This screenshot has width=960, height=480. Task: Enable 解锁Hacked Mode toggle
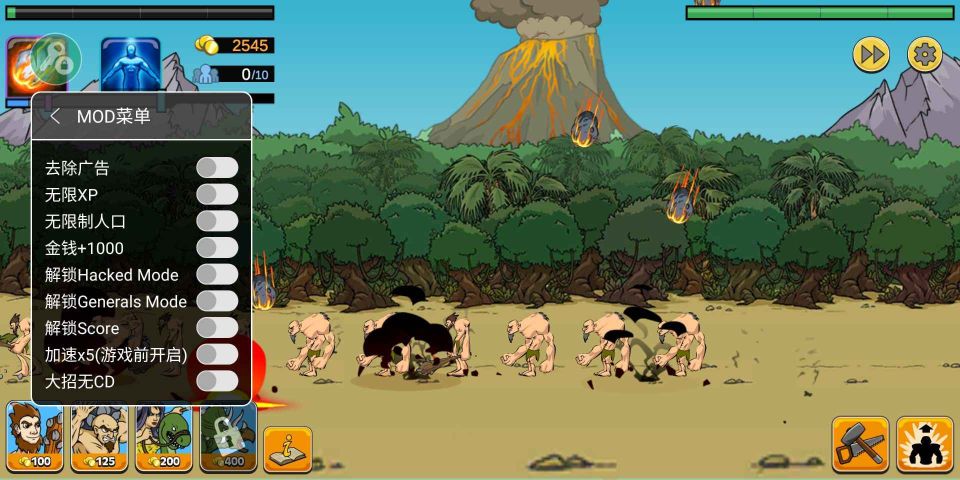tap(217, 274)
